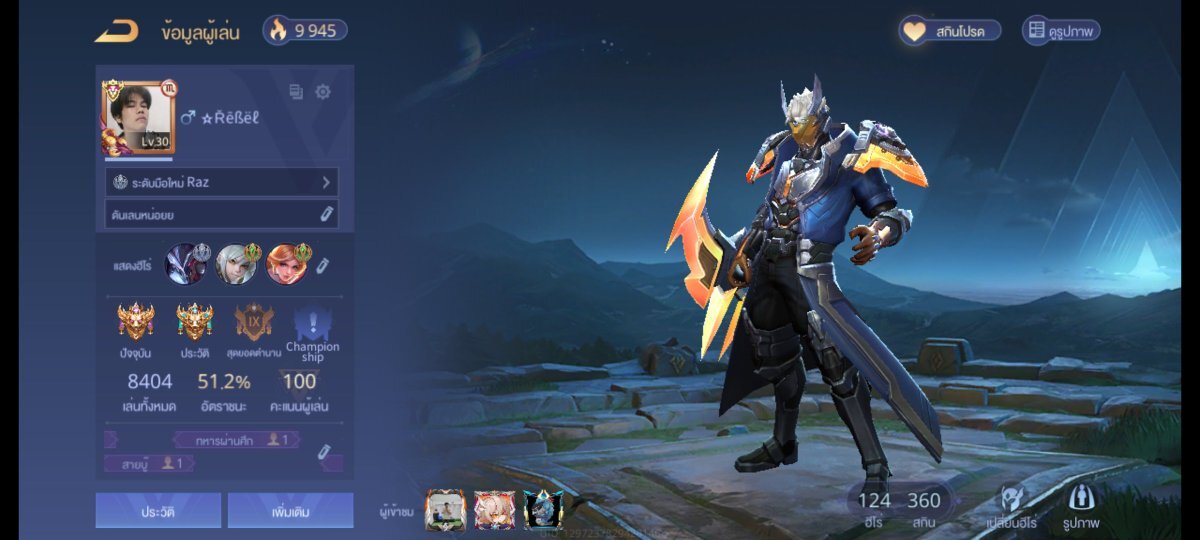Go back using the return arrow
This screenshot has height=540, width=1200.
[116, 31]
